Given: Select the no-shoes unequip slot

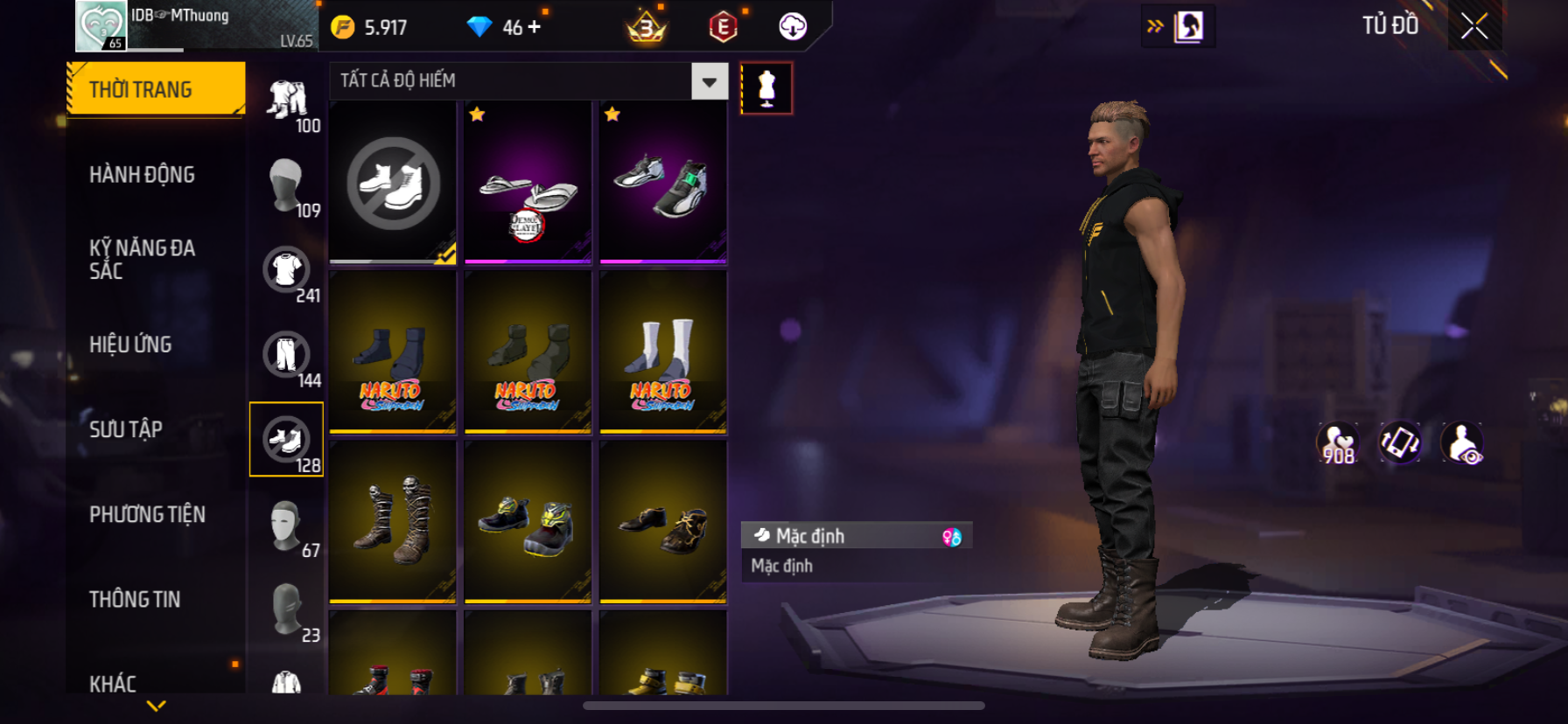Looking at the screenshot, I should tap(393, 183).
